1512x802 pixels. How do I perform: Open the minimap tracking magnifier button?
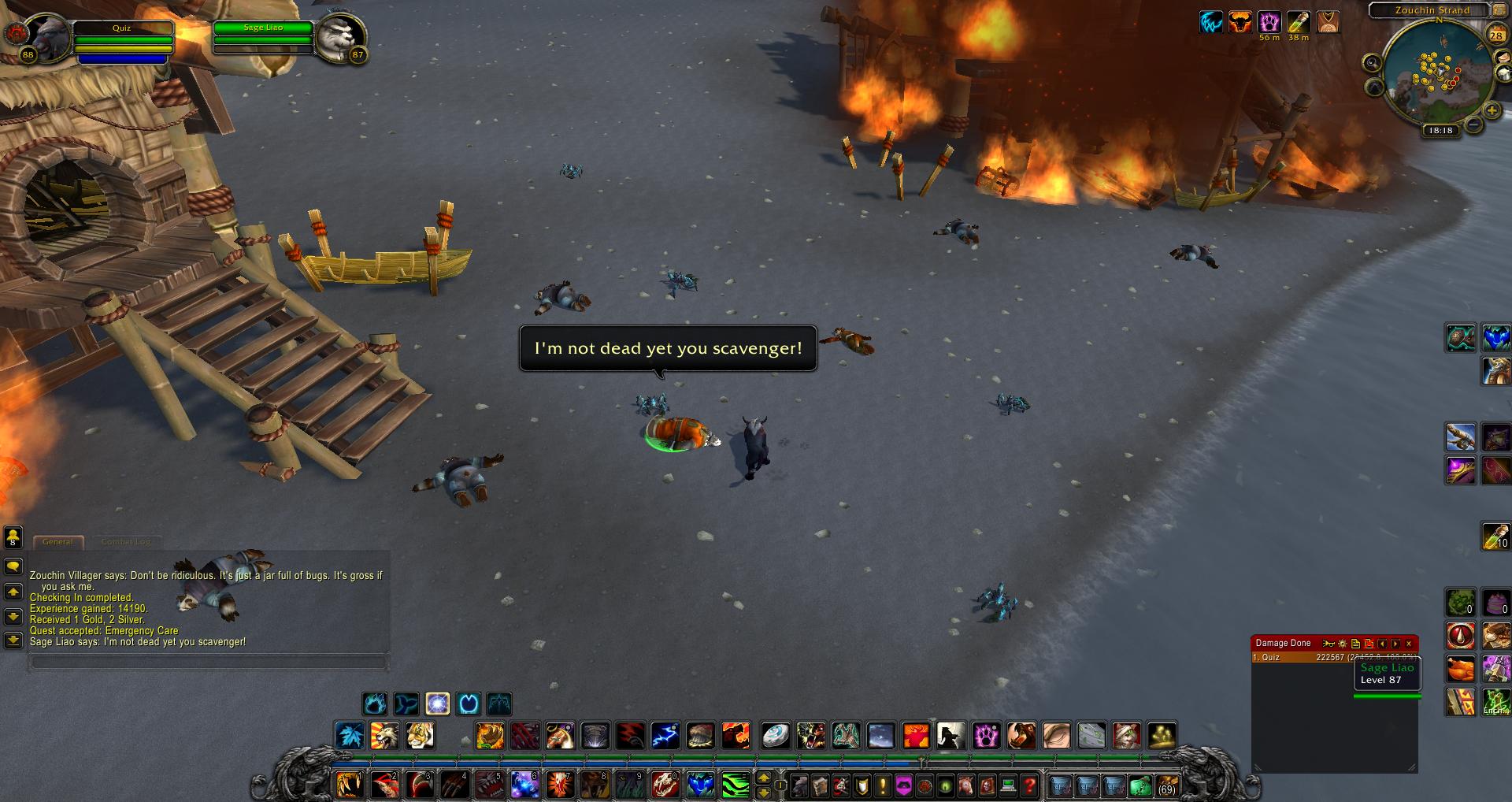pyautogui.click(x=1373, y=63)
